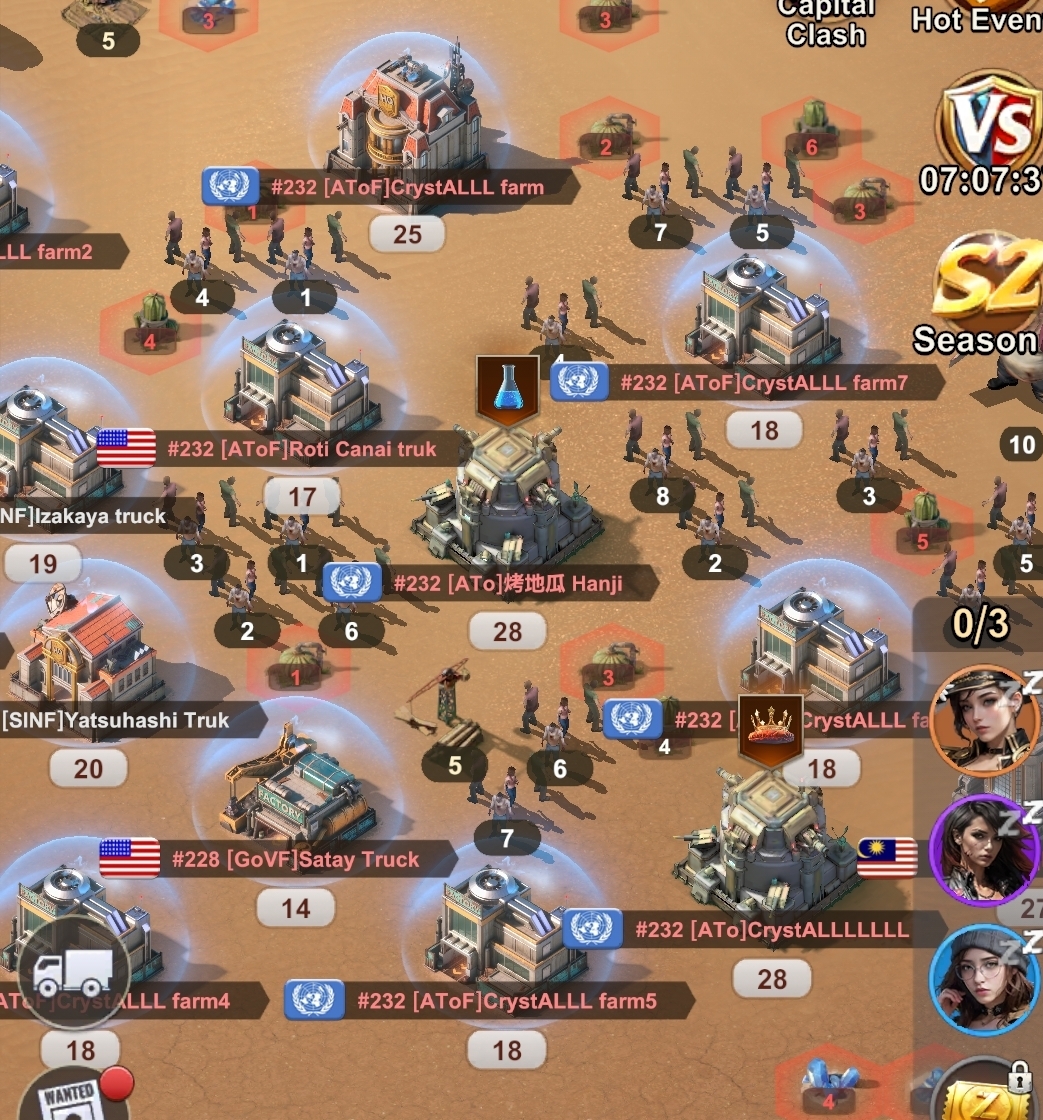Select the Satay Truck name banner
This screenshot has height=1120, width=1043.
(x=295, y=859)
